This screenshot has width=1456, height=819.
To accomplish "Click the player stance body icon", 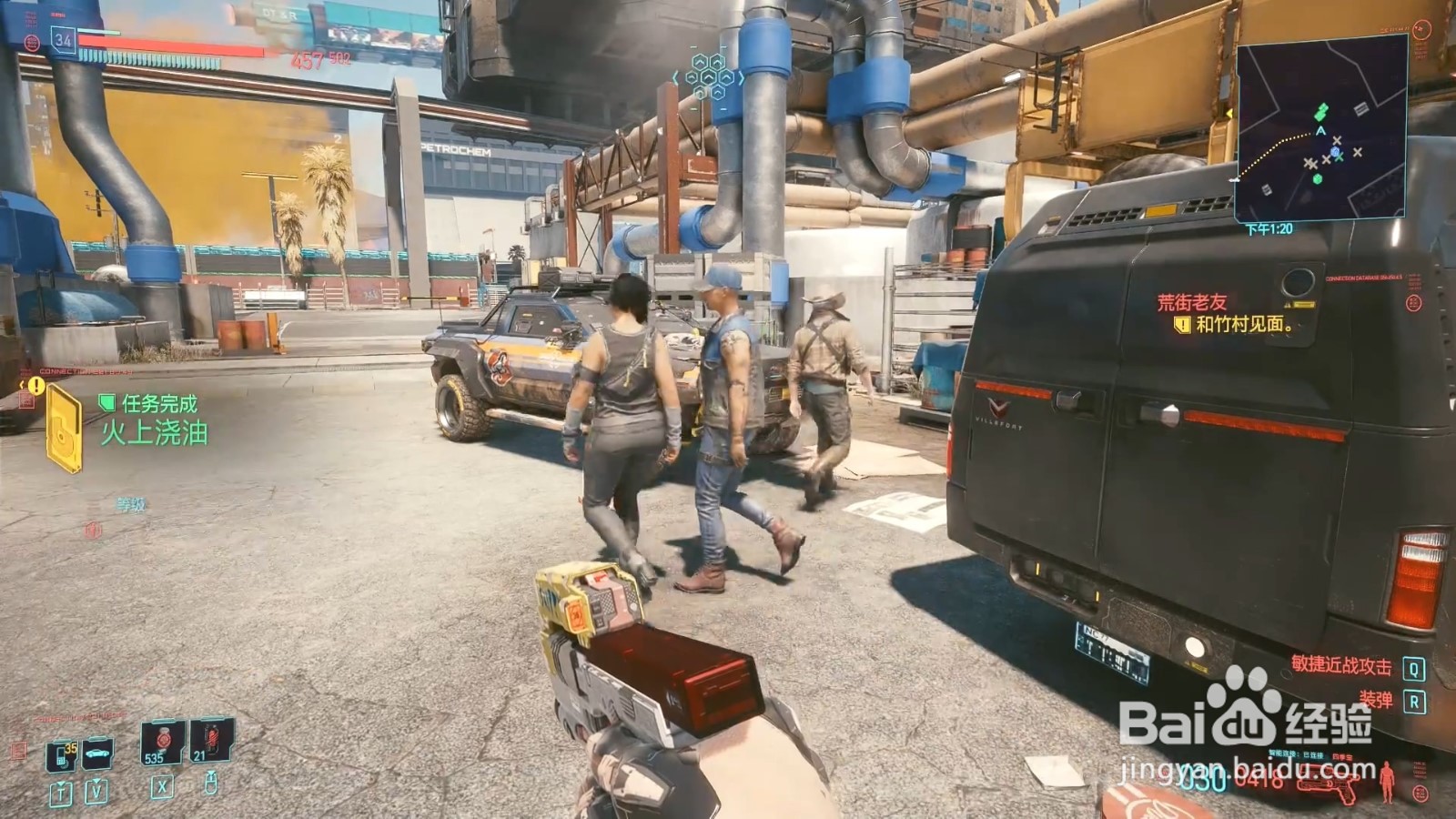I will 1388,781.
